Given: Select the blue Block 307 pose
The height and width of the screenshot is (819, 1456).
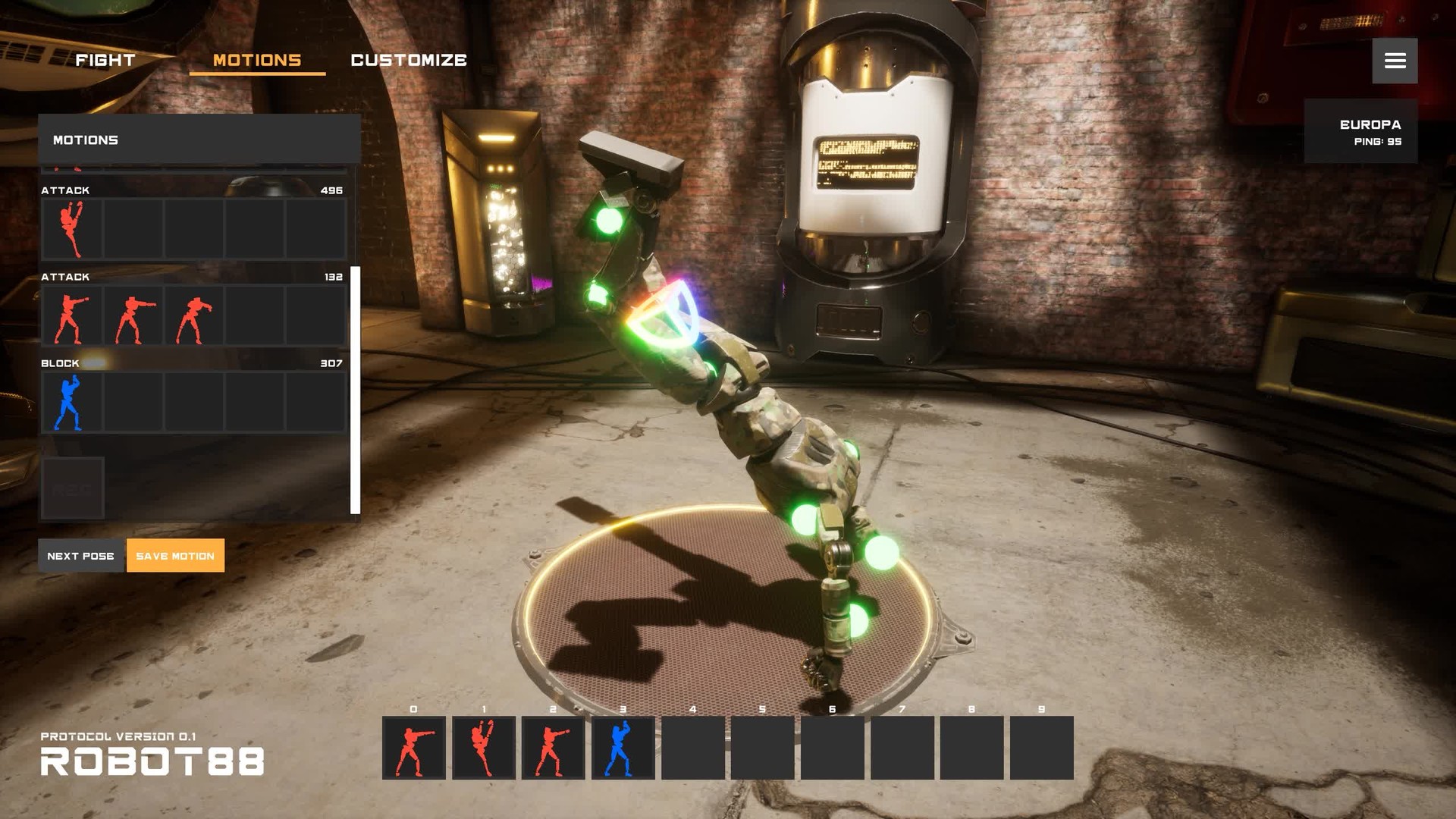Looking at the screenshot, I should click(73, 403).
